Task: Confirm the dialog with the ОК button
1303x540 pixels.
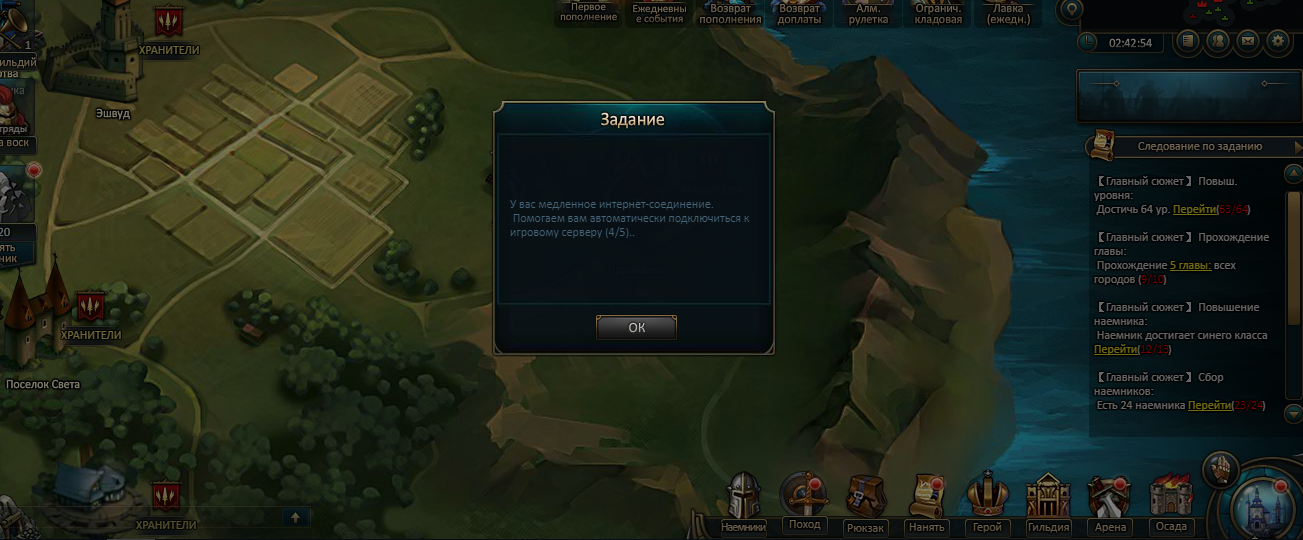Action: coord(636,327)
